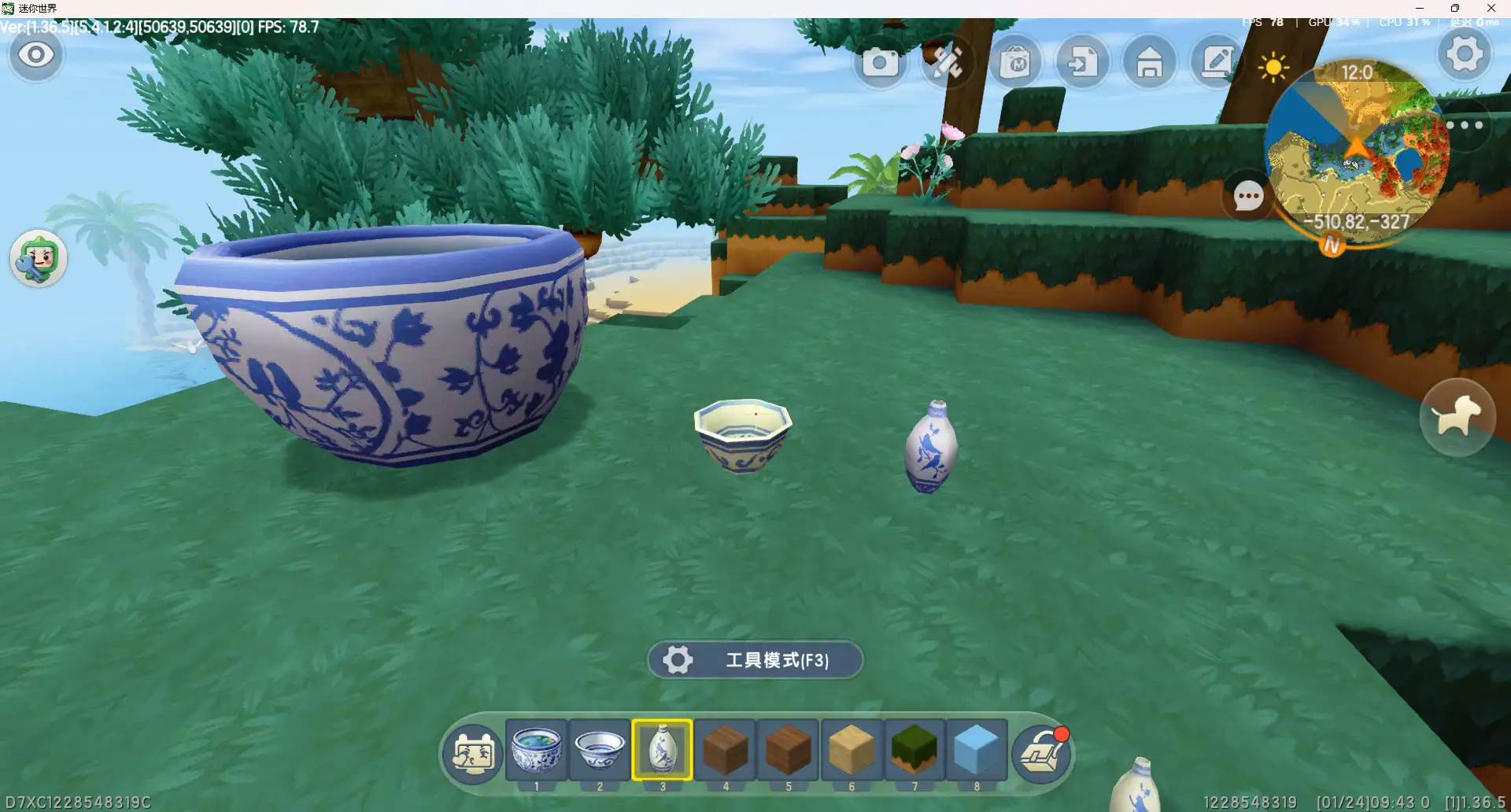The height and width of the screenshot is (812, 1511).
Task: Select the blue-white water basin slot
Action: pos(537,750)
